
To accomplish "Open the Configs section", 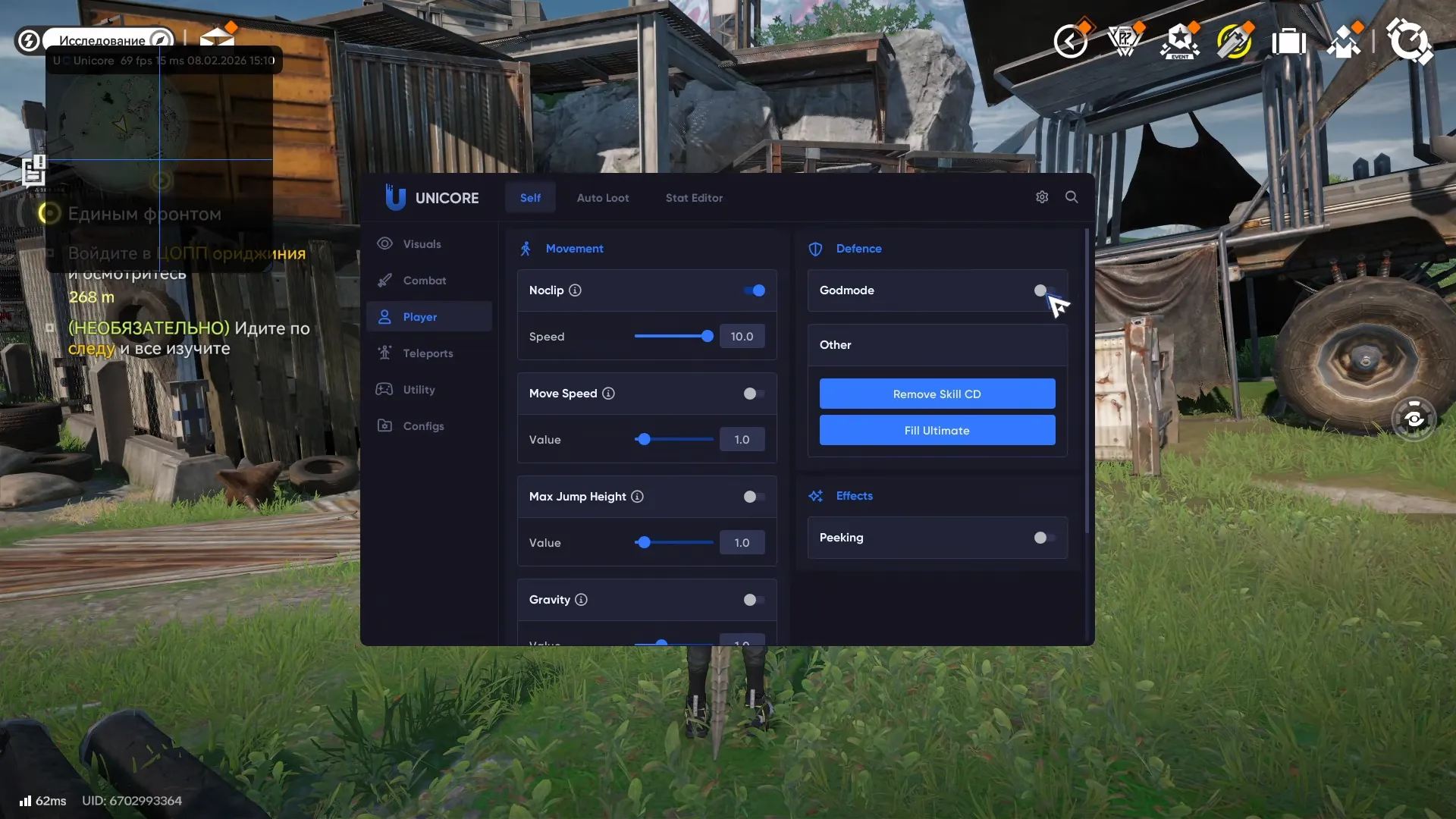I will click(422, 425).
